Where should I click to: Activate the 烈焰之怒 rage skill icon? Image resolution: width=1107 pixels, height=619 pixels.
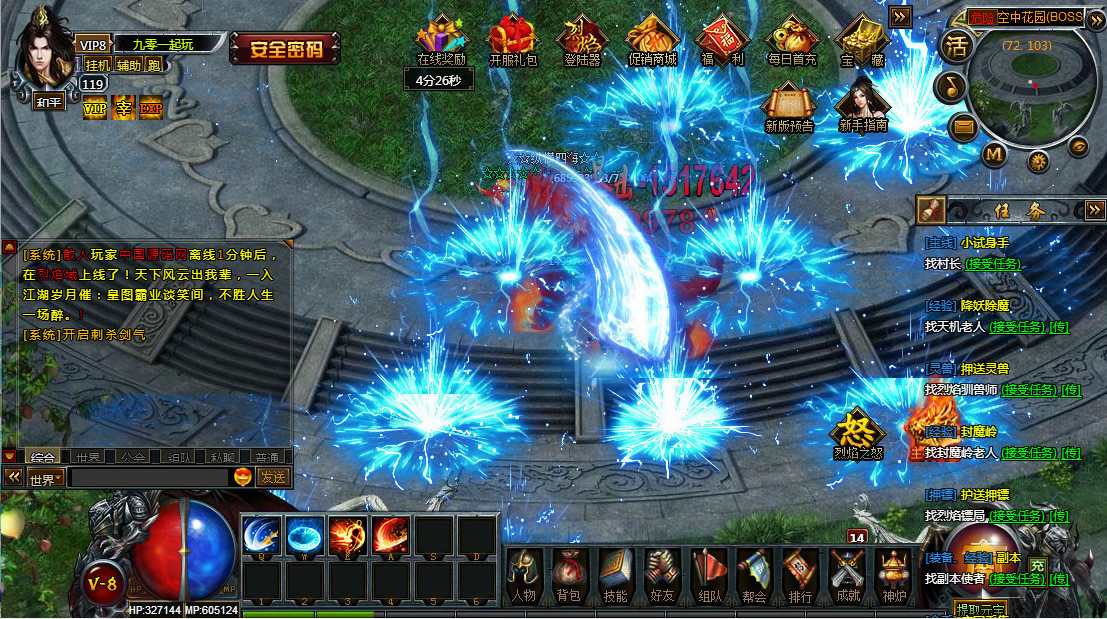[x=858, y=430]
